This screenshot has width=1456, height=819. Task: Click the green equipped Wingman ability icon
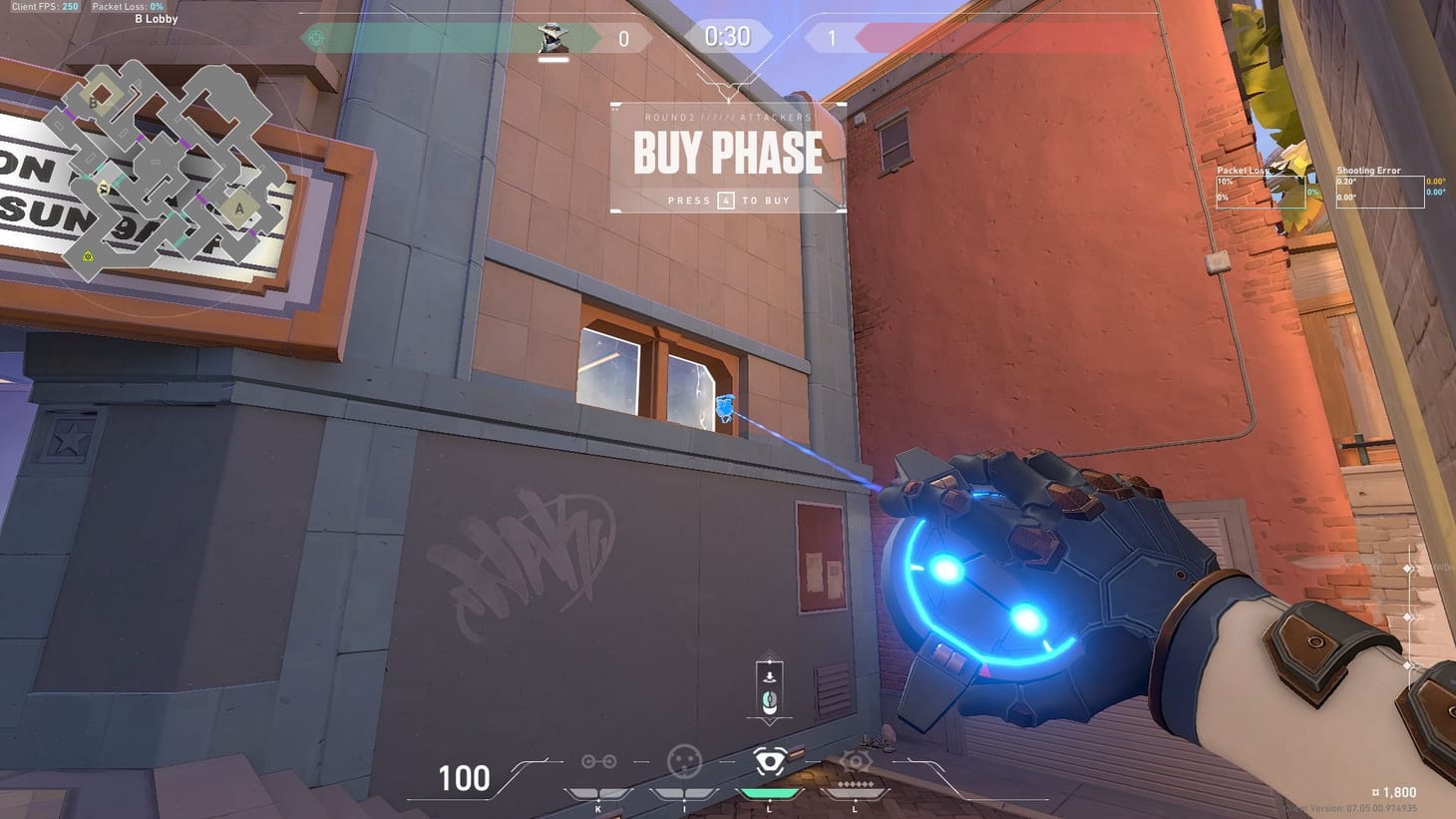[x=768, y=762]
